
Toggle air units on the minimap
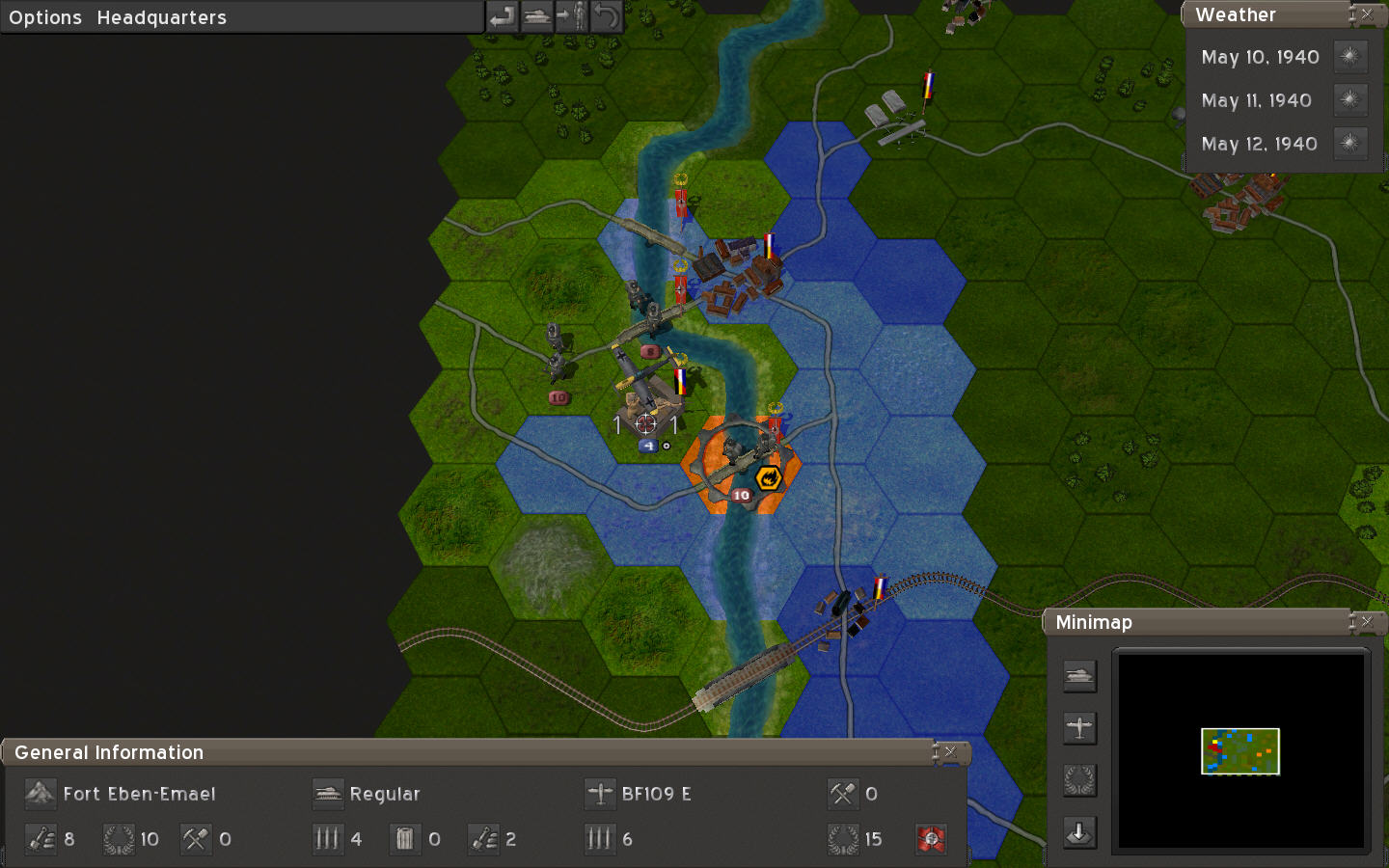click(1079, 728)
